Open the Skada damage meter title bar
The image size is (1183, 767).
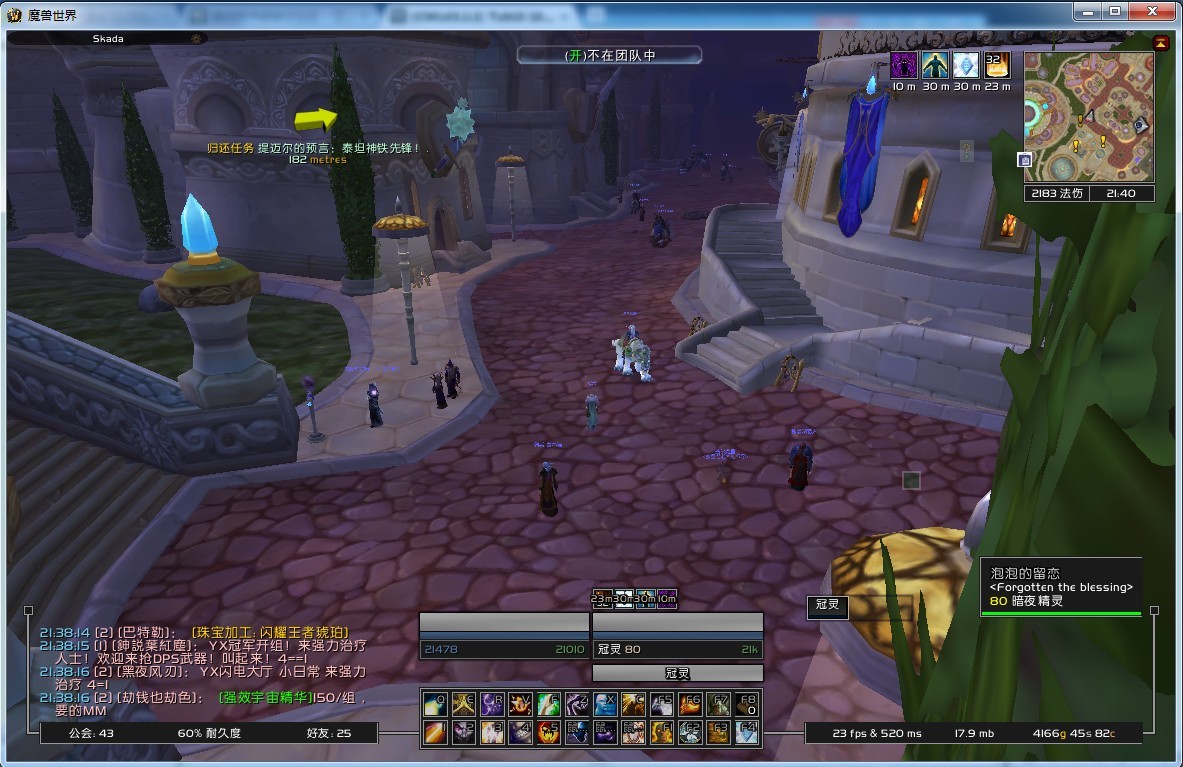click(106, 38)
